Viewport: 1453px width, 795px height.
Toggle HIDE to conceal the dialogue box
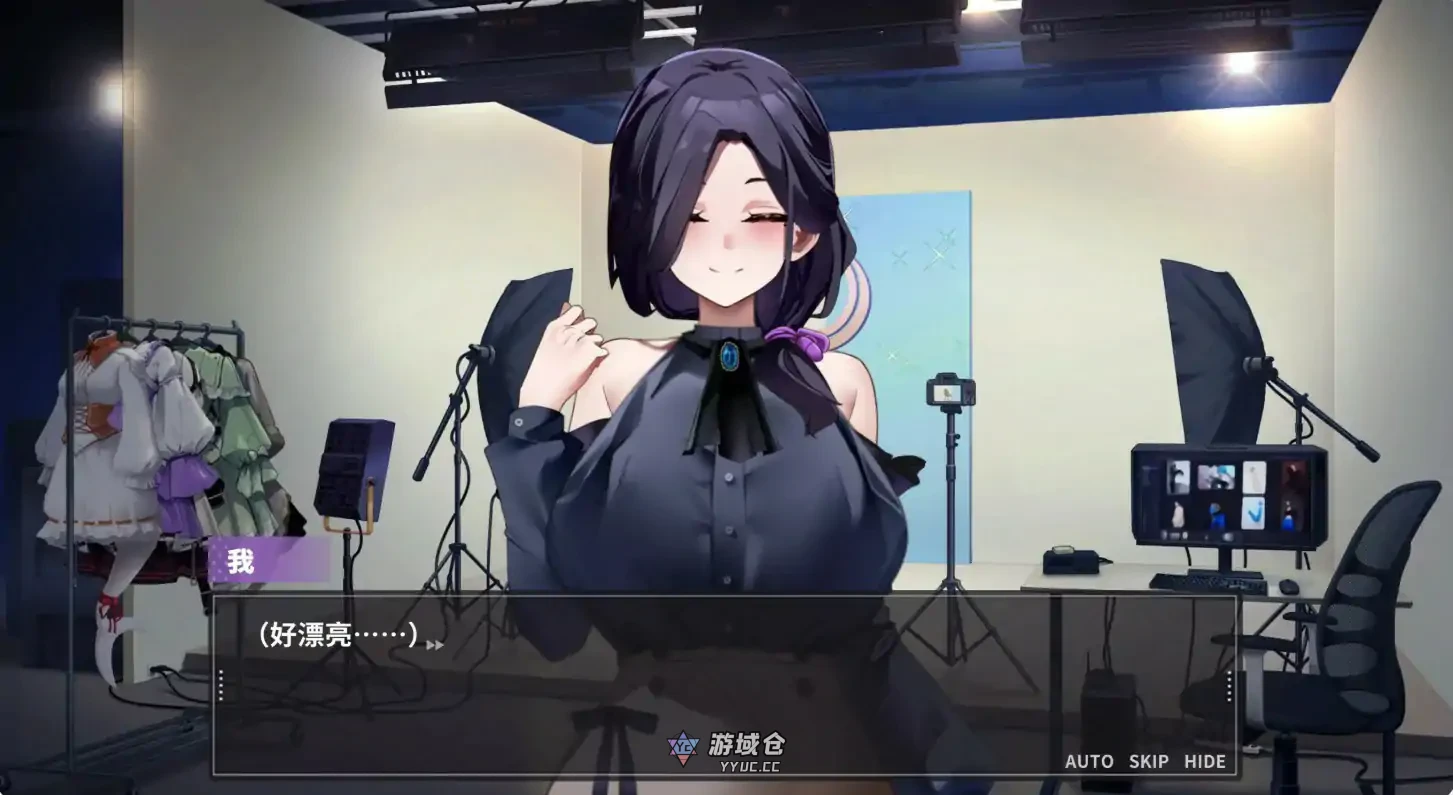1205,761
